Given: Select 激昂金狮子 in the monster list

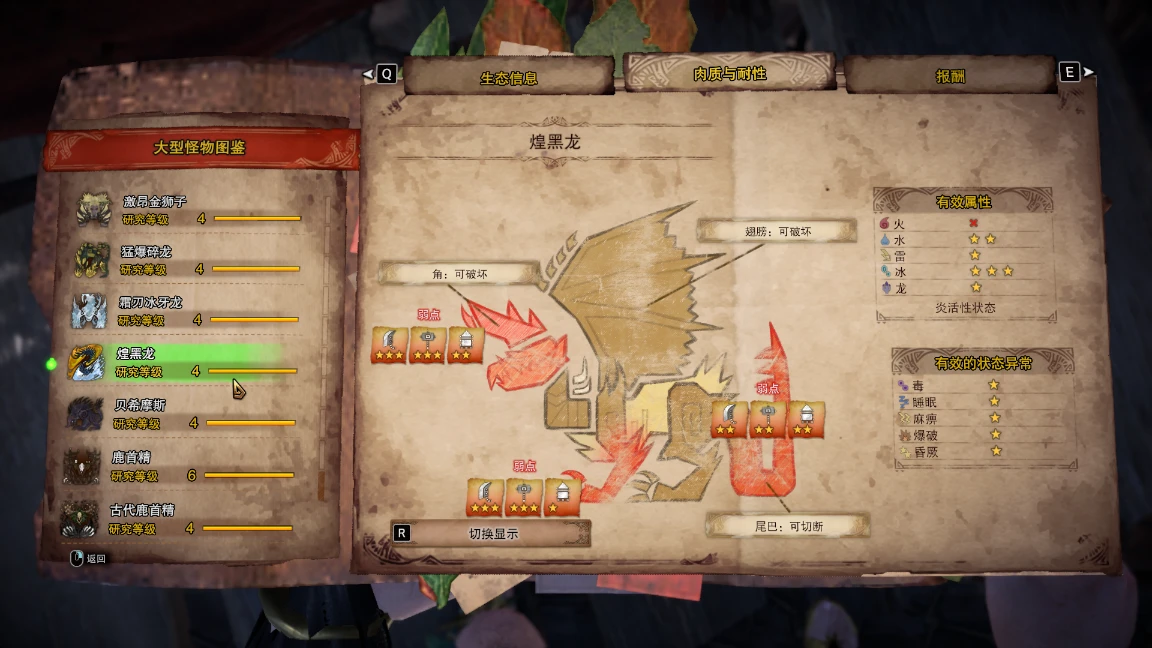Looking at the screenshot, I should pyautogui.click(x=190, y=209).
